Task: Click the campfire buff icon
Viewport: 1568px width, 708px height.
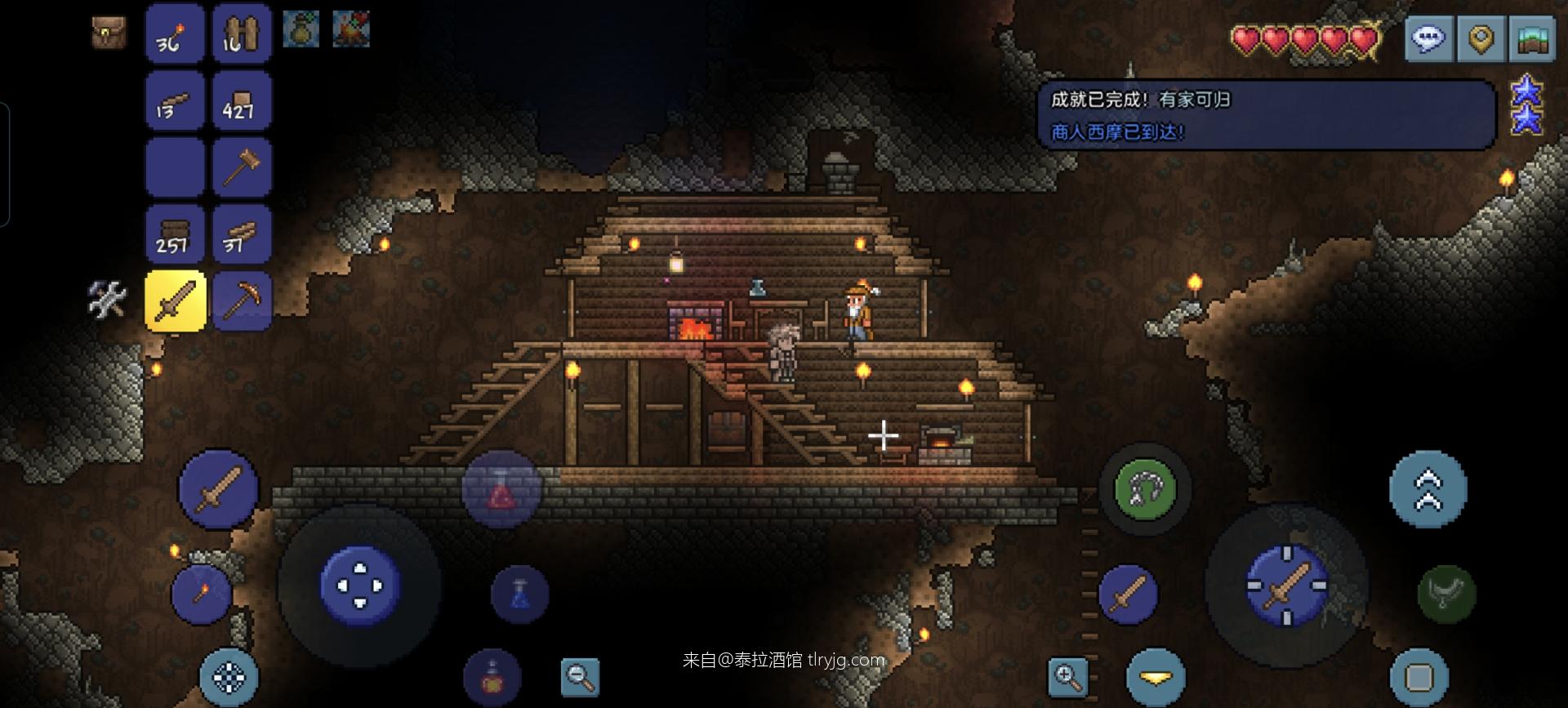Action: tap(351, 29)
